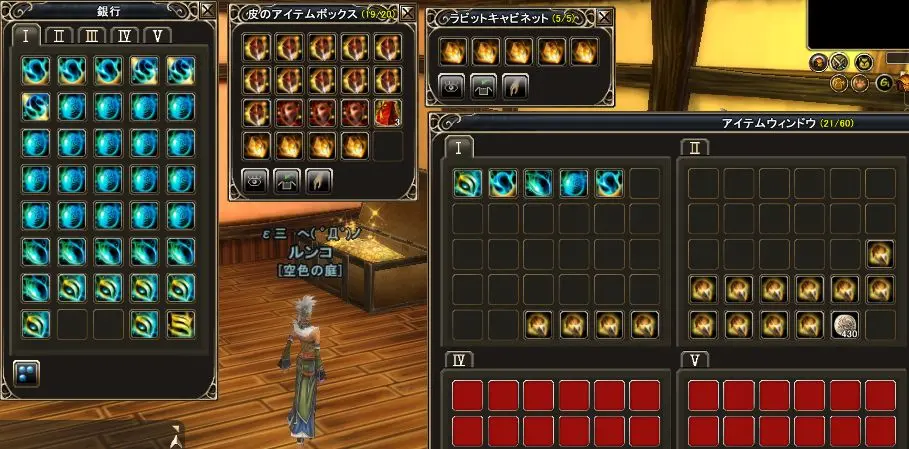Select the silver coin stack of 430
909x449 pixels.
(845, 324)
